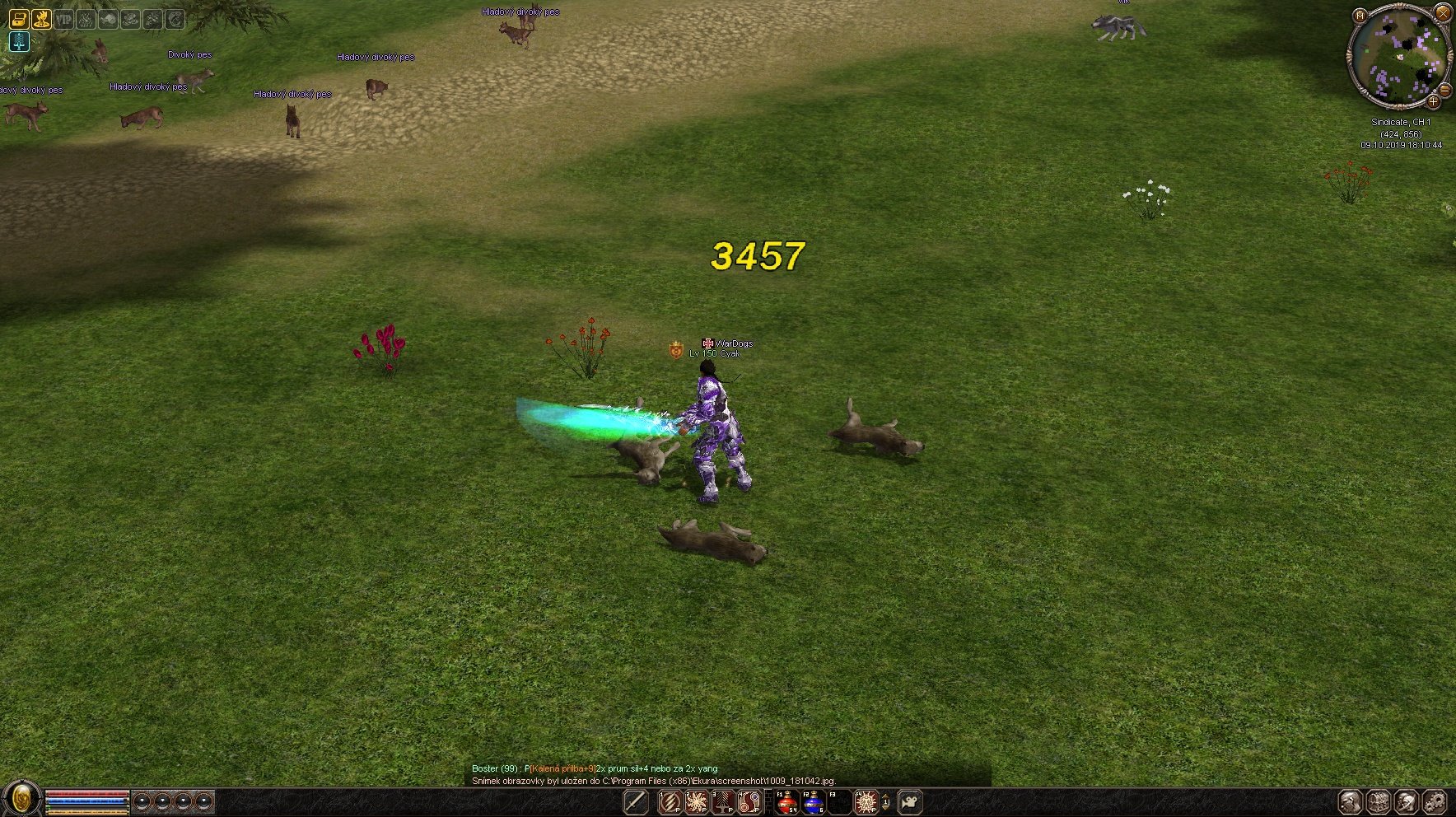Activate the swirl skill in slot 4
Image resolution: width=1456 pixels, height=817 pixels.
[x=749, y=801]
